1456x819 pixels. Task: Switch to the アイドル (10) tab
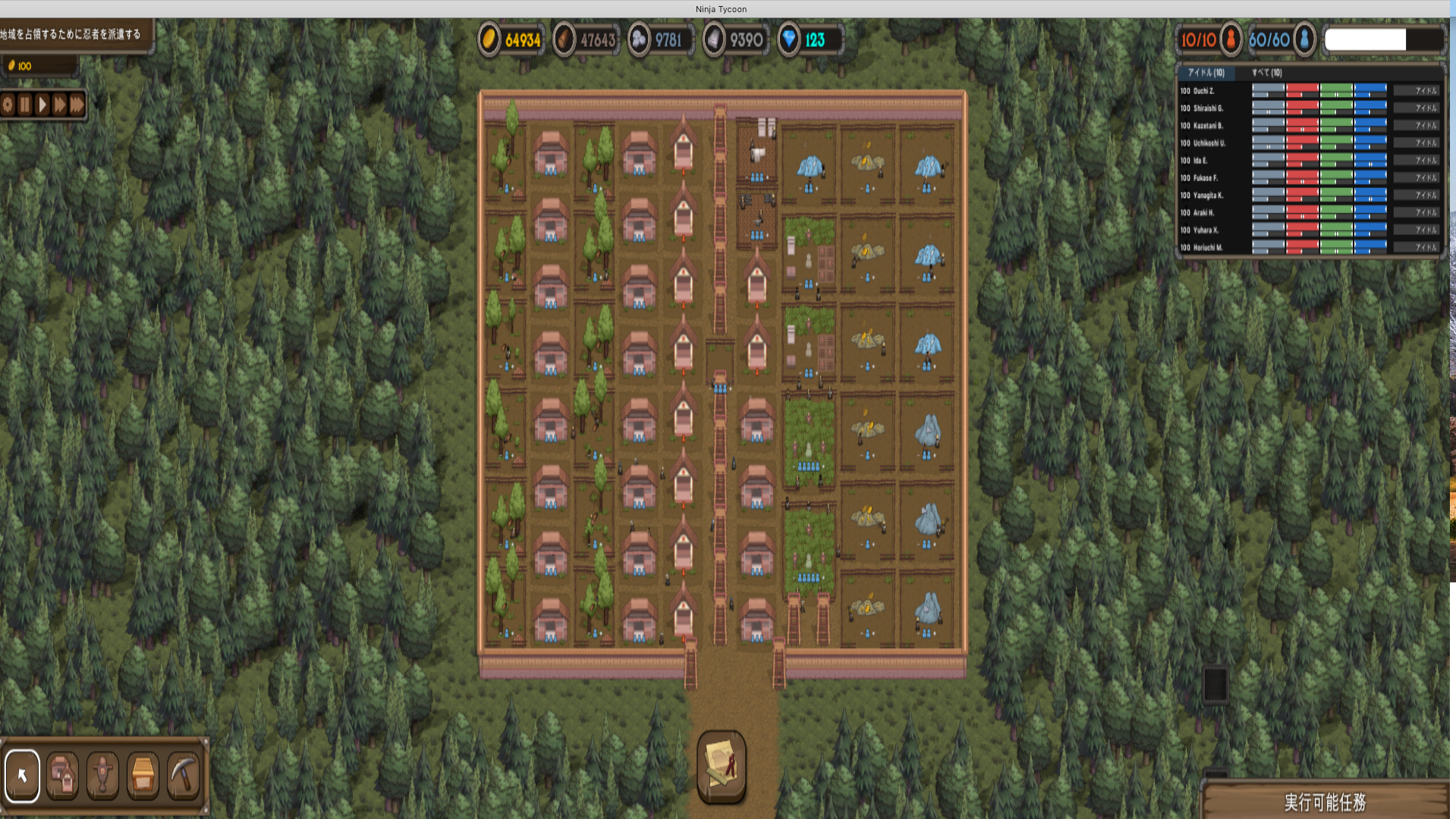[x=1206, y=73]
